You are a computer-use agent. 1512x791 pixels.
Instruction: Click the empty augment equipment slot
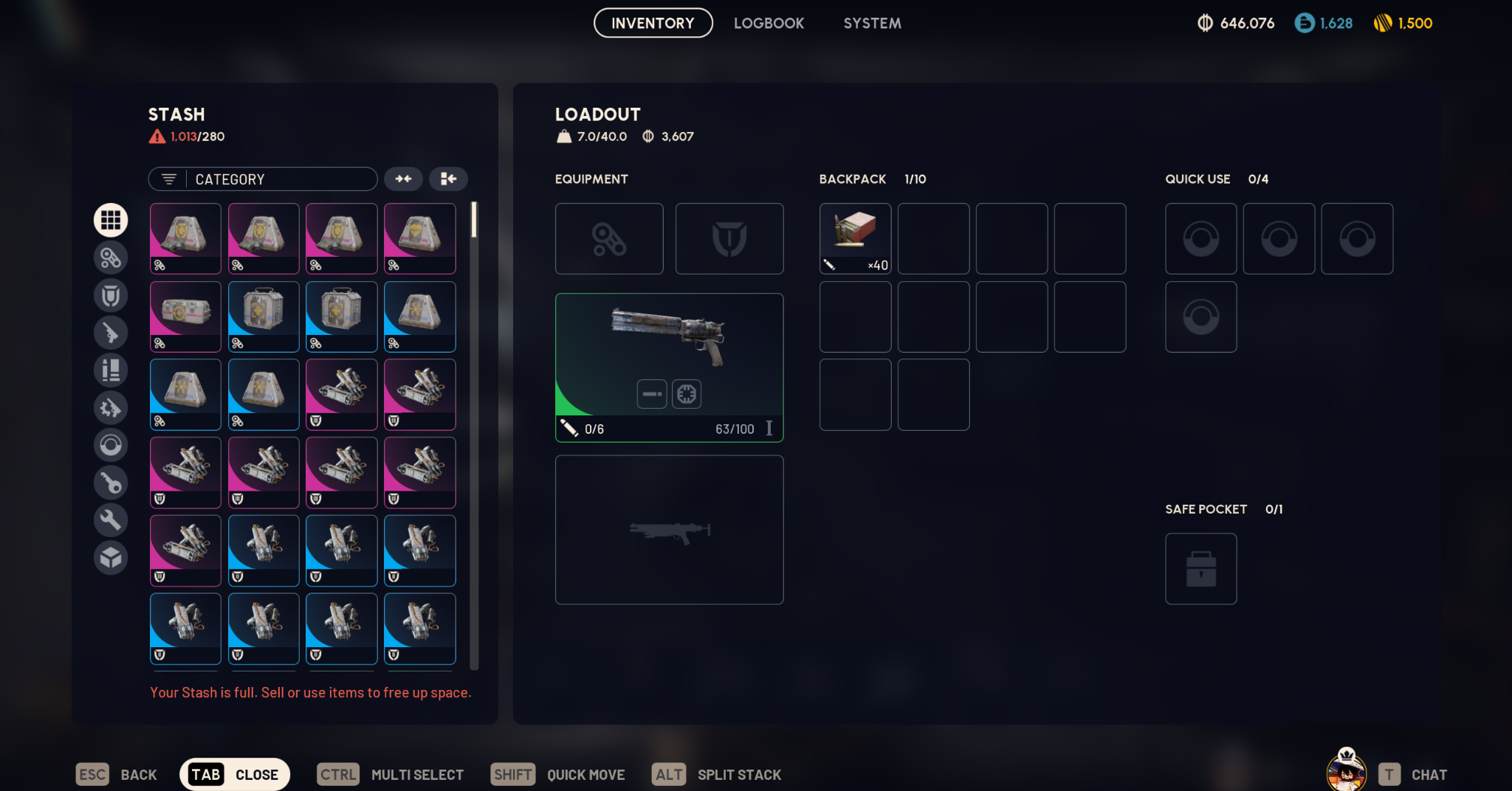(609, 238)
